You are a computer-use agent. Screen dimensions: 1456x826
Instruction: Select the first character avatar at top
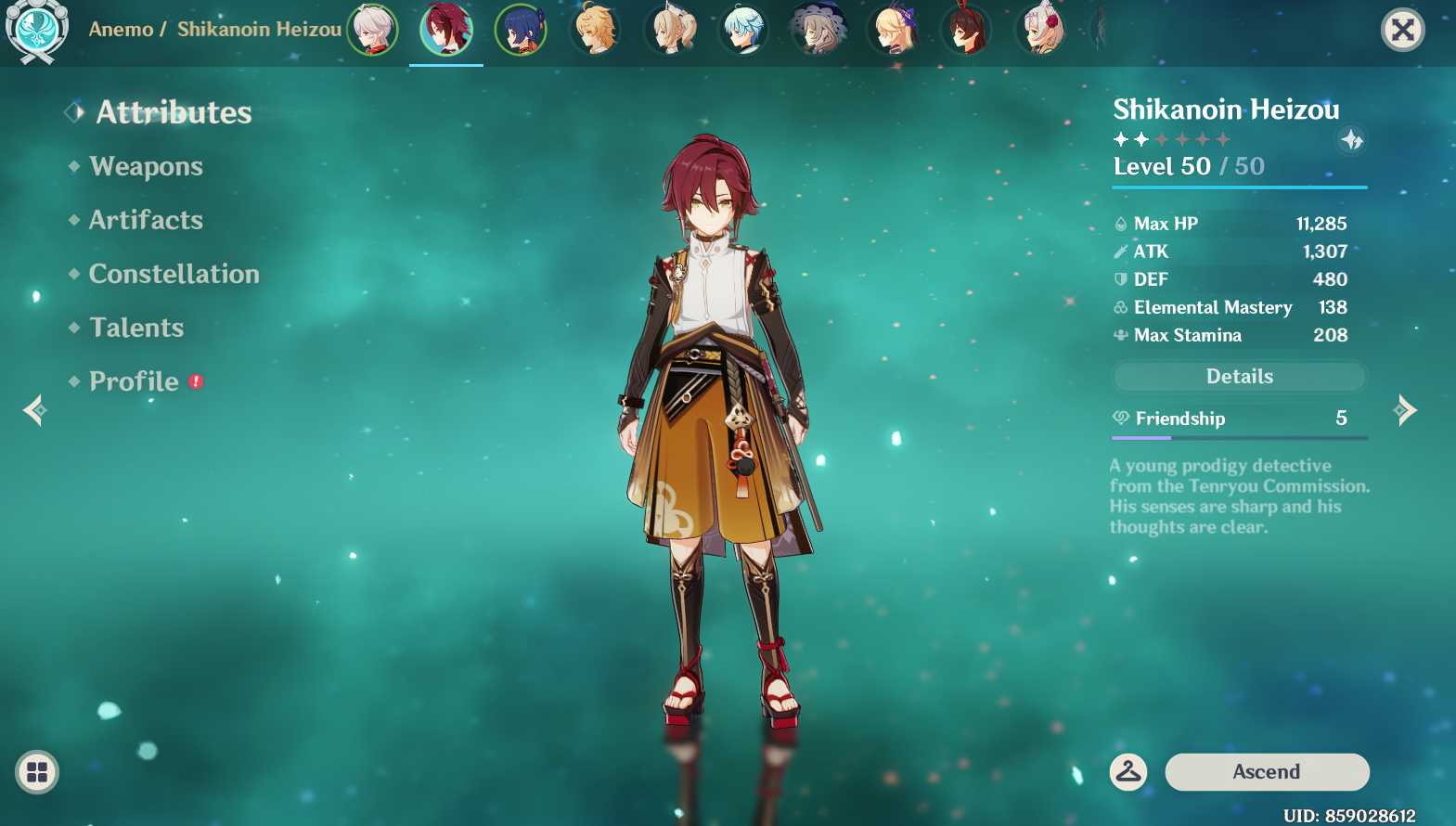click(x=372, y=29)
